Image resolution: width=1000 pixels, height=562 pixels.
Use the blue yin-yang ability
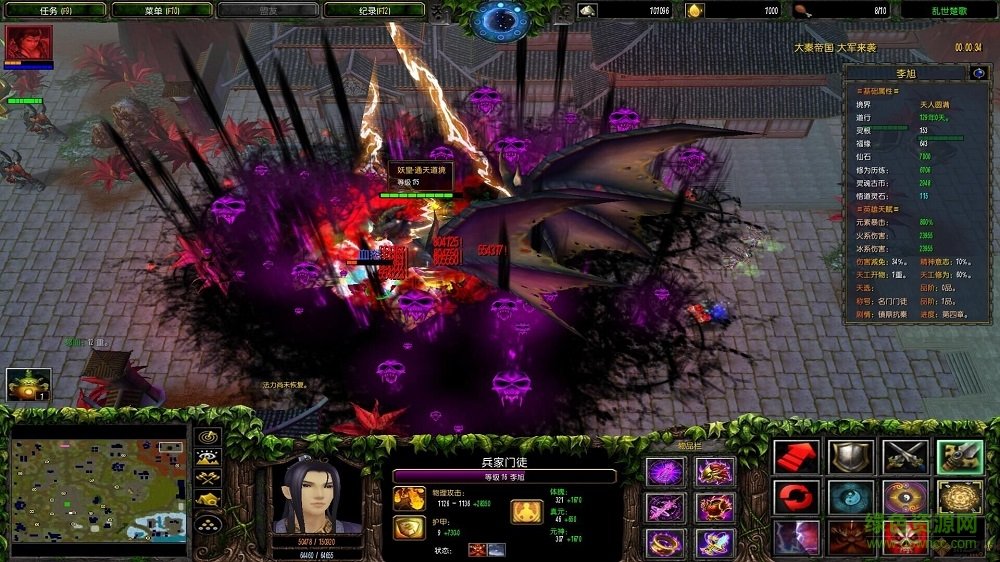point(851,497)
